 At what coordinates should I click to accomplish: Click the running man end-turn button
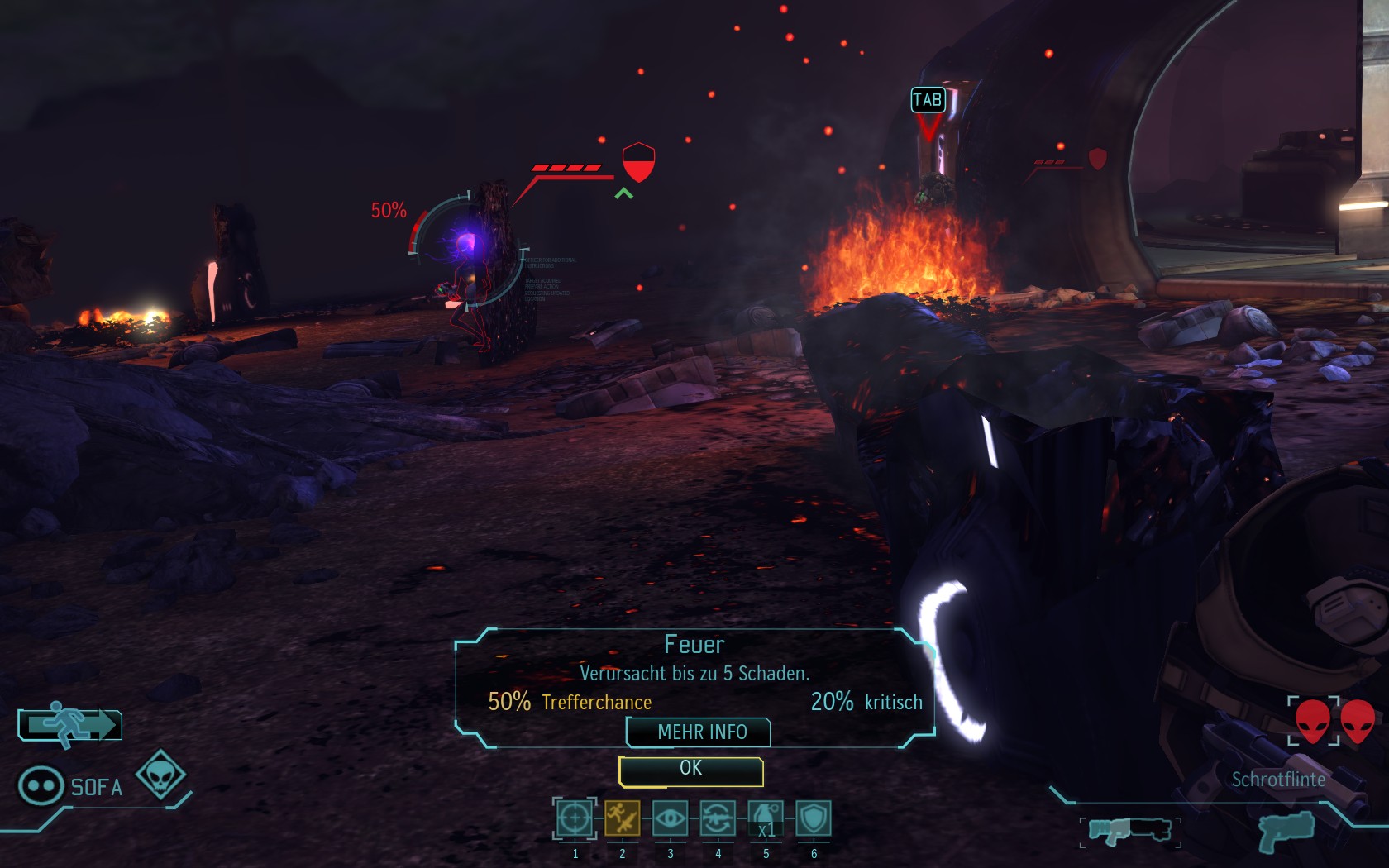[70, 725]
